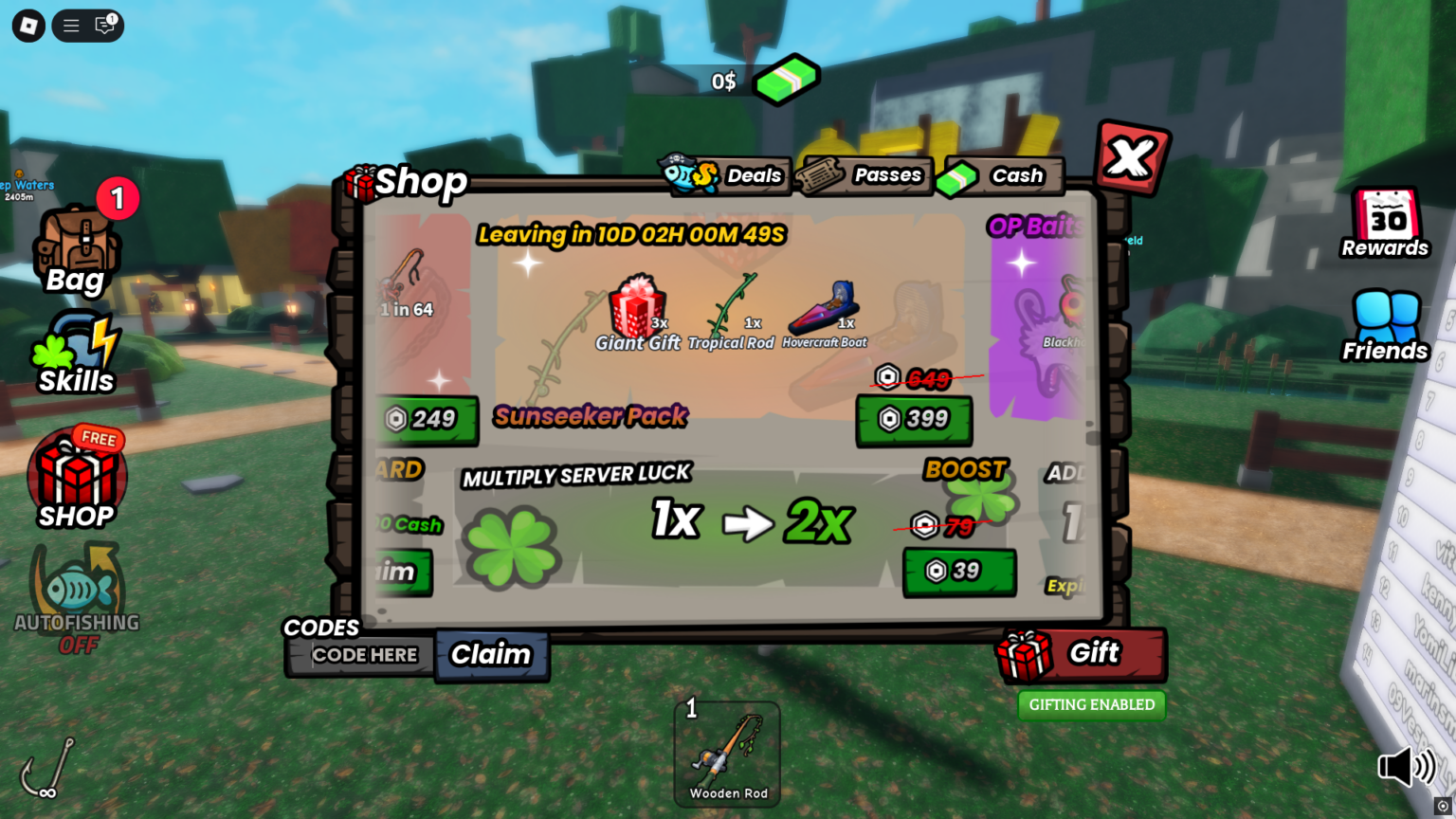
Task: Open the Roblox hamburger menu
Action: click(70, 26)
